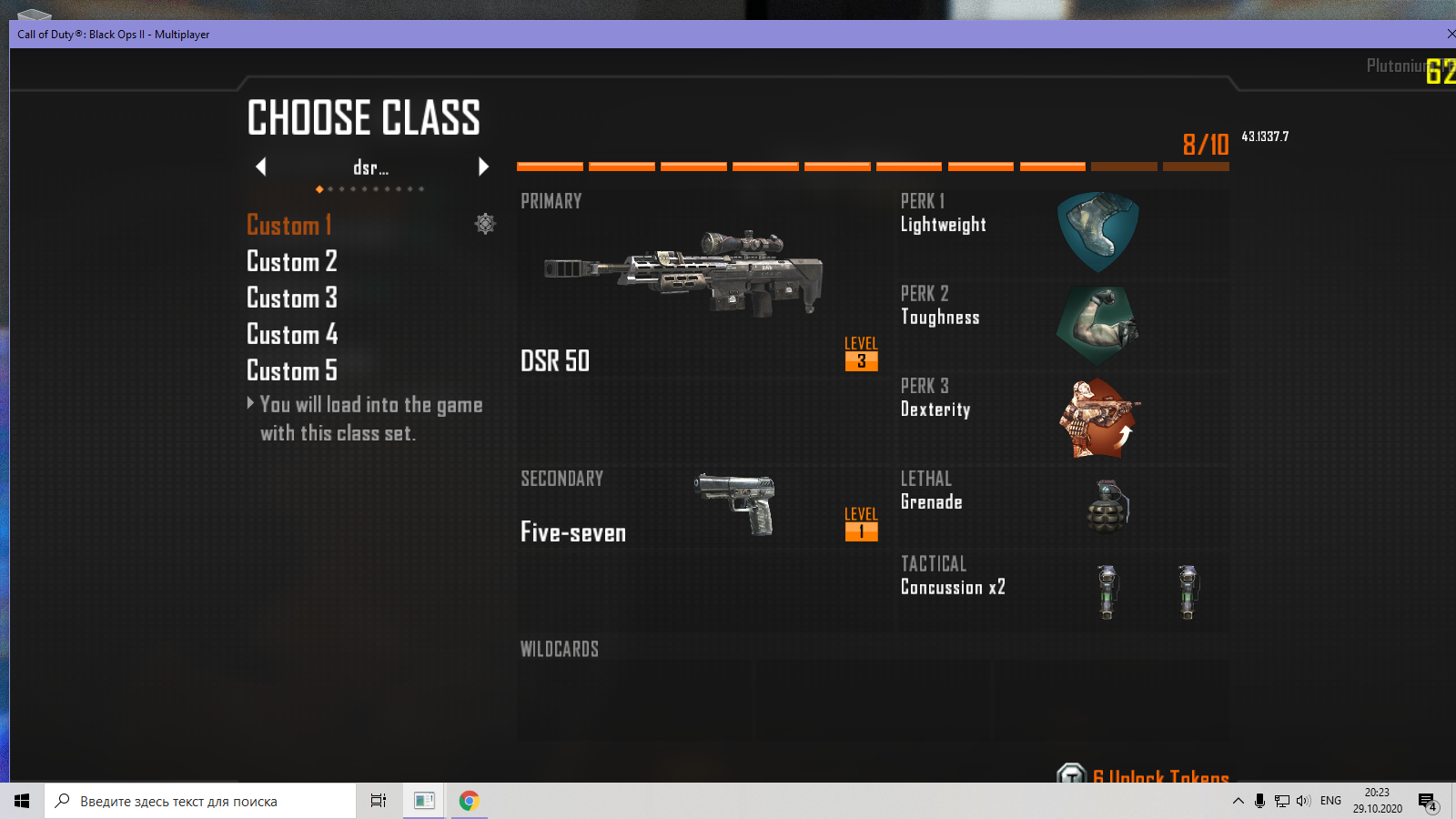Click the gear icon beside Custom 1
Screen dimensions: 1456x819
[x=485, y=224]
